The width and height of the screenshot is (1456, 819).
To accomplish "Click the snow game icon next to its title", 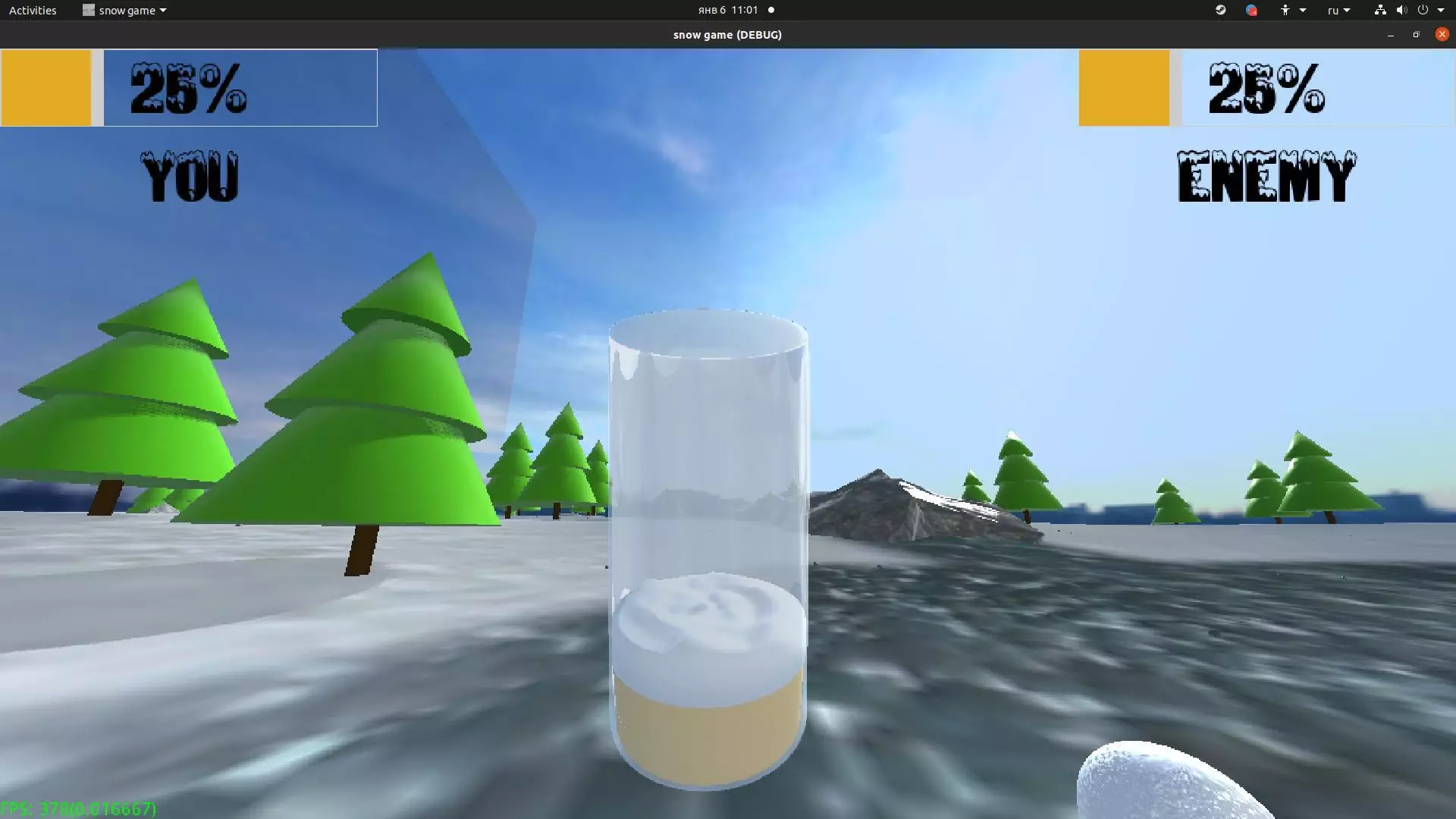I will pos(88,10).
